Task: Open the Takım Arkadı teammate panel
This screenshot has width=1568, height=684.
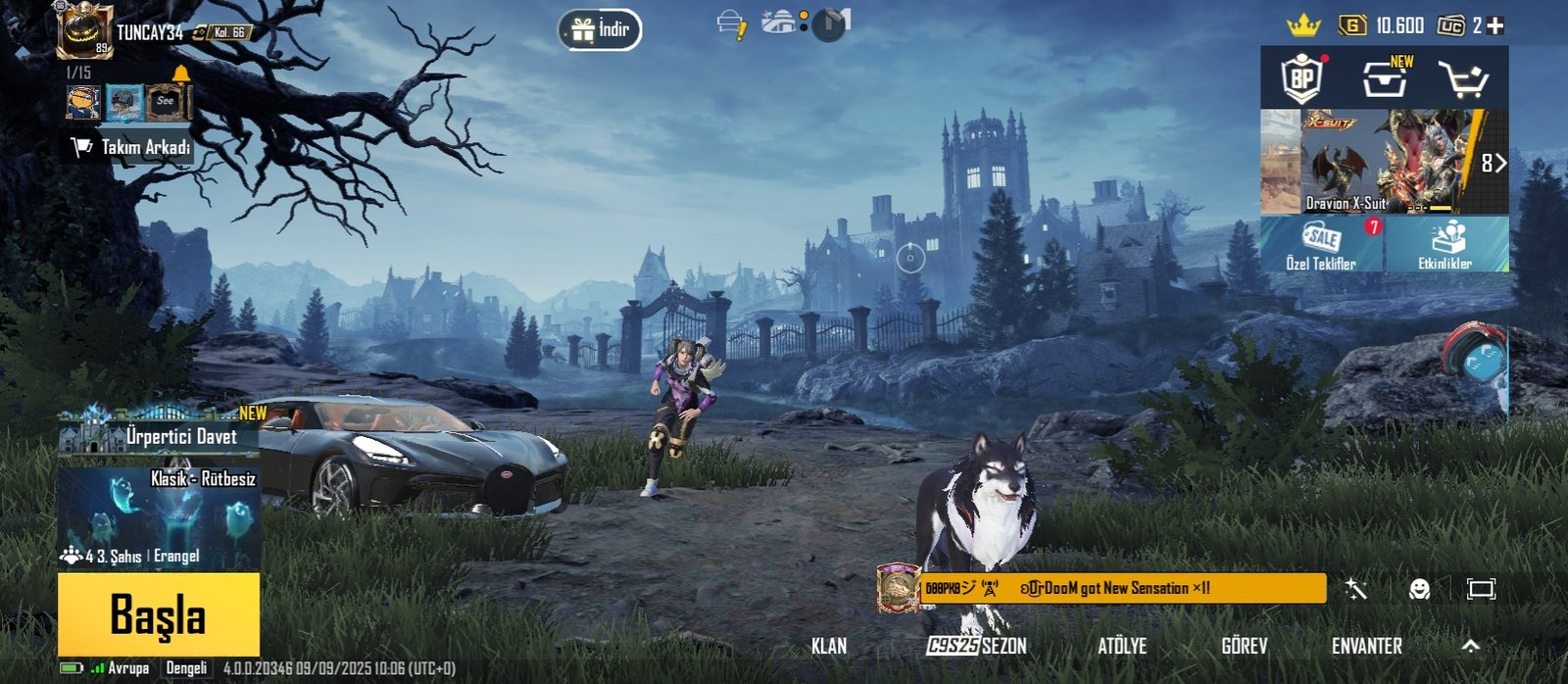Action: (x=132, y=147)
